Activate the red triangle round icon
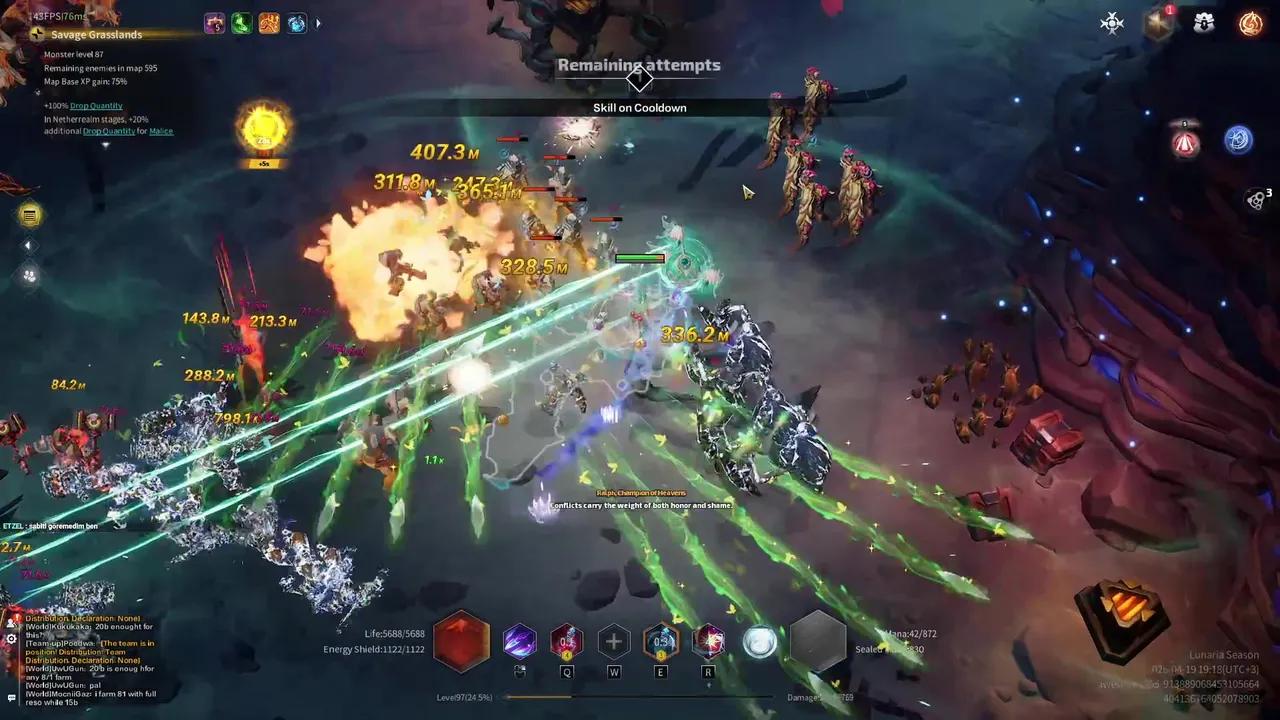This screenshot has width=1280, height=720. (1185, 143)
